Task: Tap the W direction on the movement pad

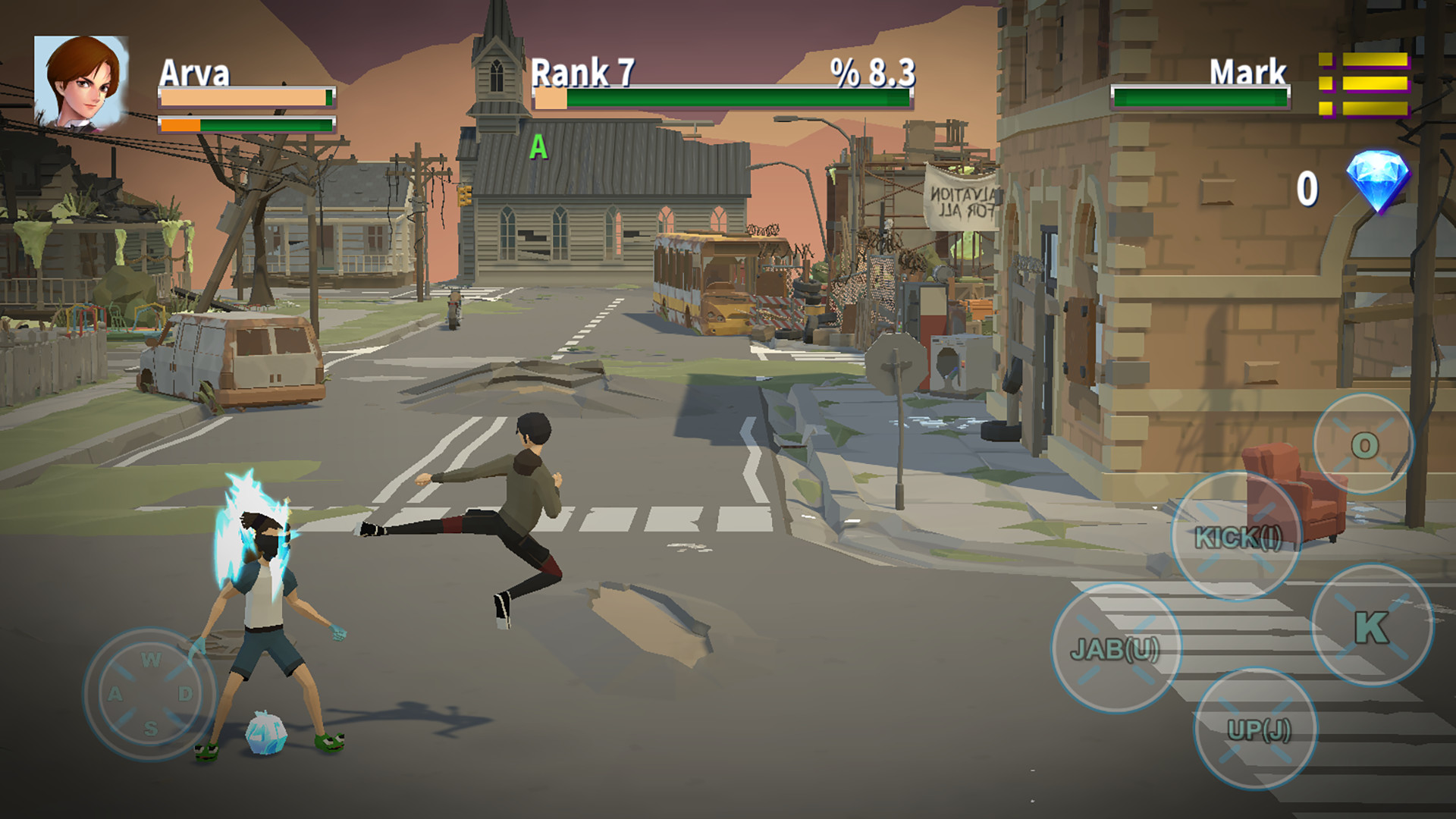Action: (151, 660)
